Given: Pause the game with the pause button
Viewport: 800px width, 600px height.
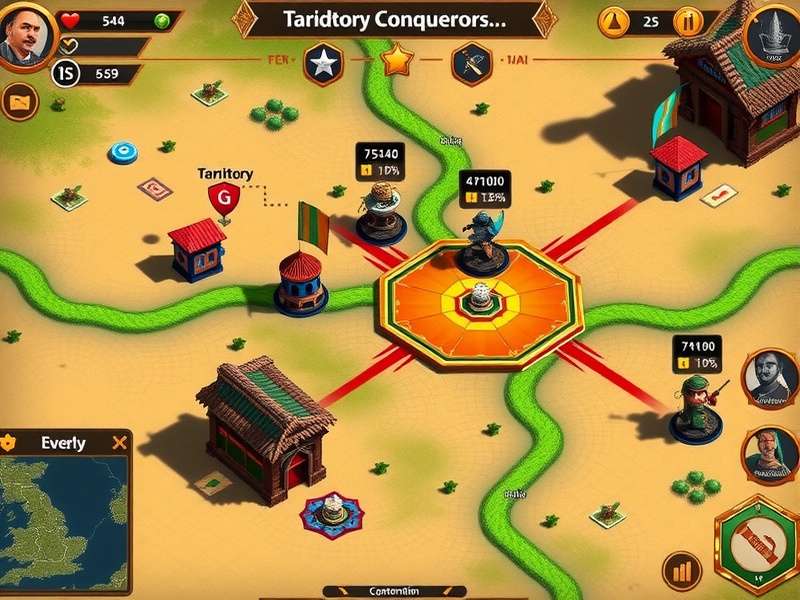Looking at the screenshot, I should coord(689,21).
